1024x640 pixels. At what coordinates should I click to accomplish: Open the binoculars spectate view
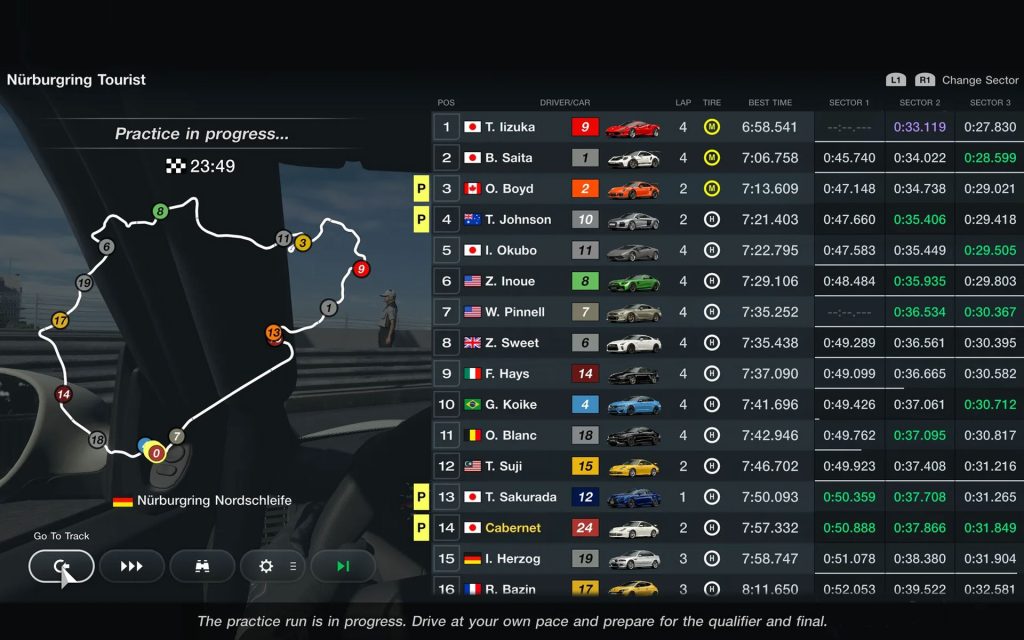[x=202, y=566]
